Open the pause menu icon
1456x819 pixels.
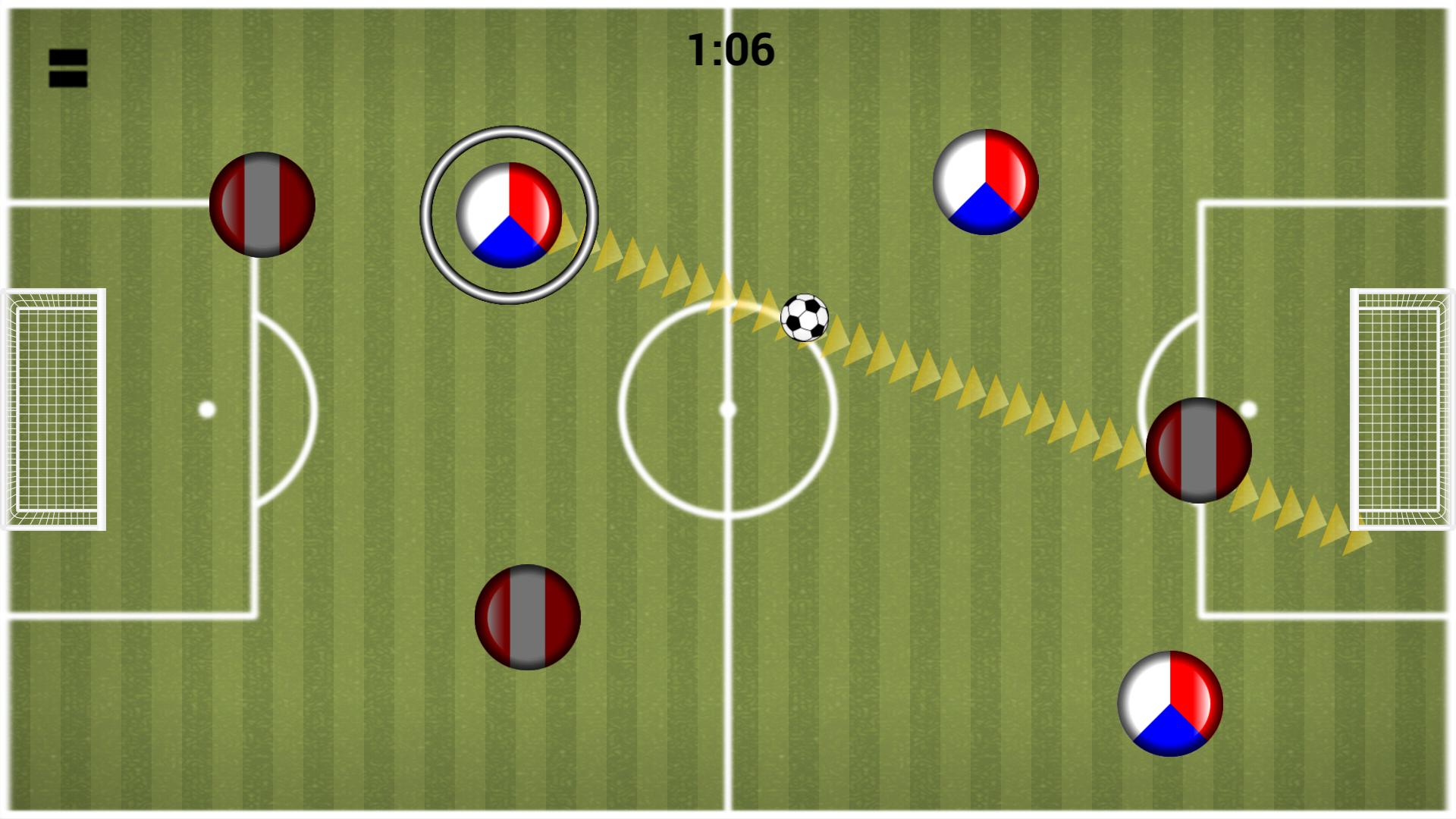pyautogui.click(x=67, y=68)
